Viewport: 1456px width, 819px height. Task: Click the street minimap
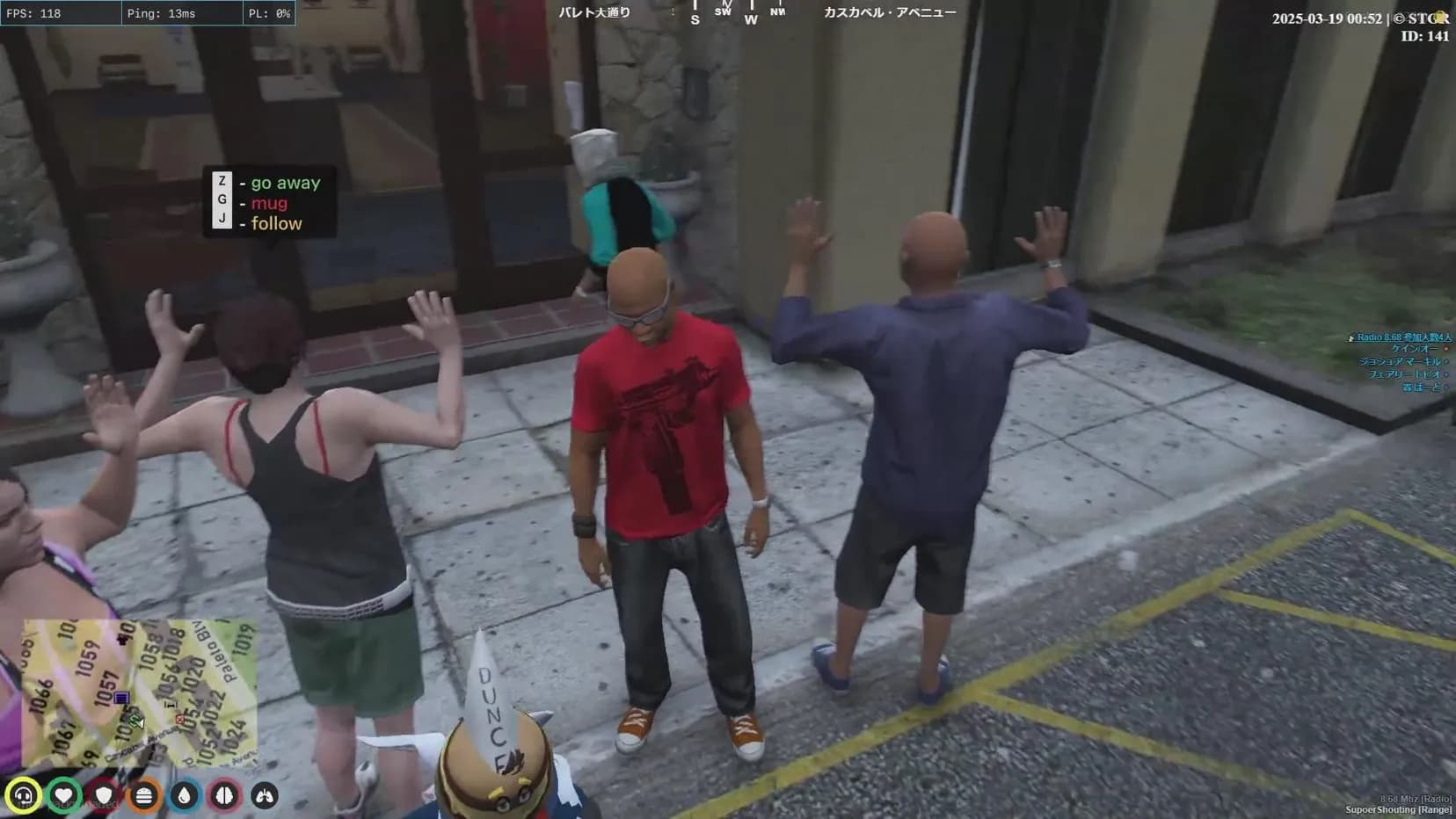click(140, 692)
